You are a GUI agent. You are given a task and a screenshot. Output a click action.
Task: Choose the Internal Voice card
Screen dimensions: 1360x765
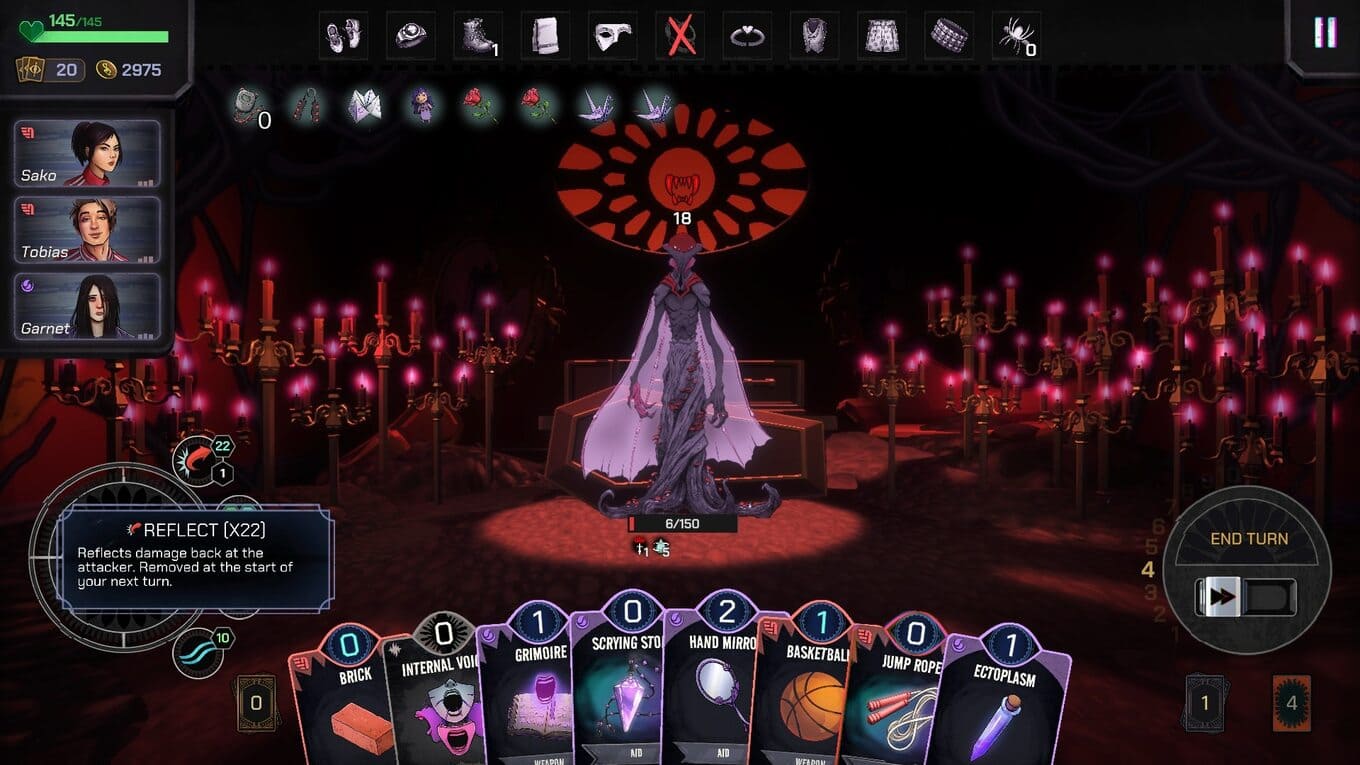pyautogui.click(x=440, y=700)
